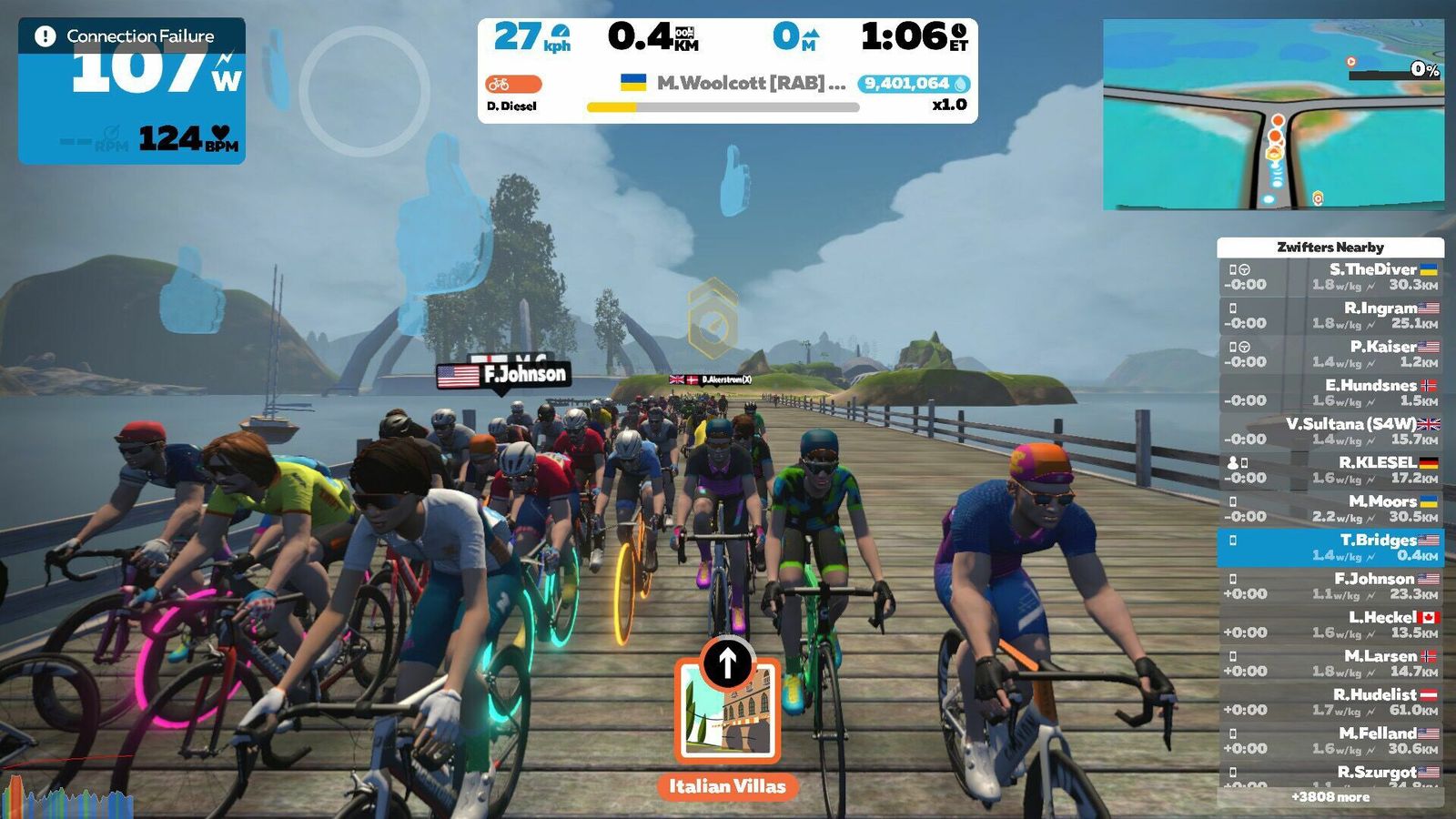Select V.Sultana (S4W) in the rider list
The height and width of the screenshot is (819, 1456).
pyautogui.click(x=1330, y=431)
